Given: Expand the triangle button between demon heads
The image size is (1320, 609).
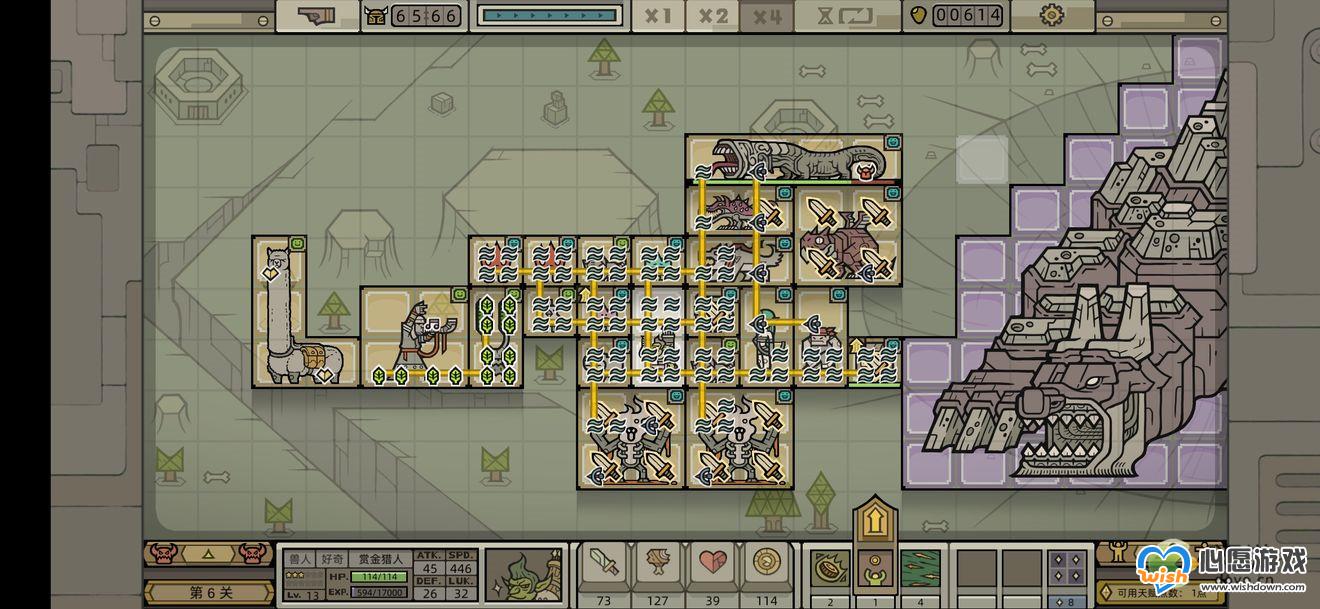Looking at the screenshot, I should [208, 552].
